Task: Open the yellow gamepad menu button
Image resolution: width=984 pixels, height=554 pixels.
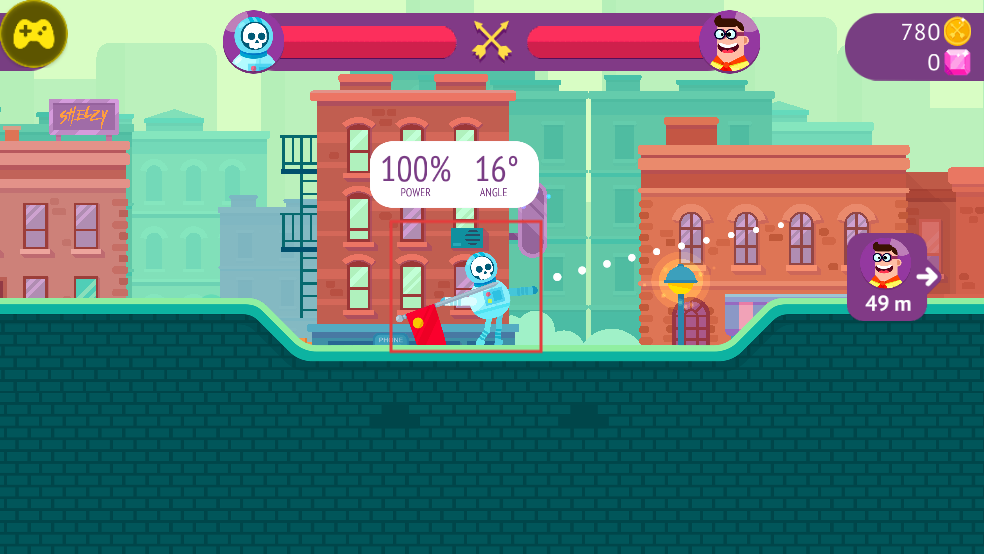Action: pos(33,33)
